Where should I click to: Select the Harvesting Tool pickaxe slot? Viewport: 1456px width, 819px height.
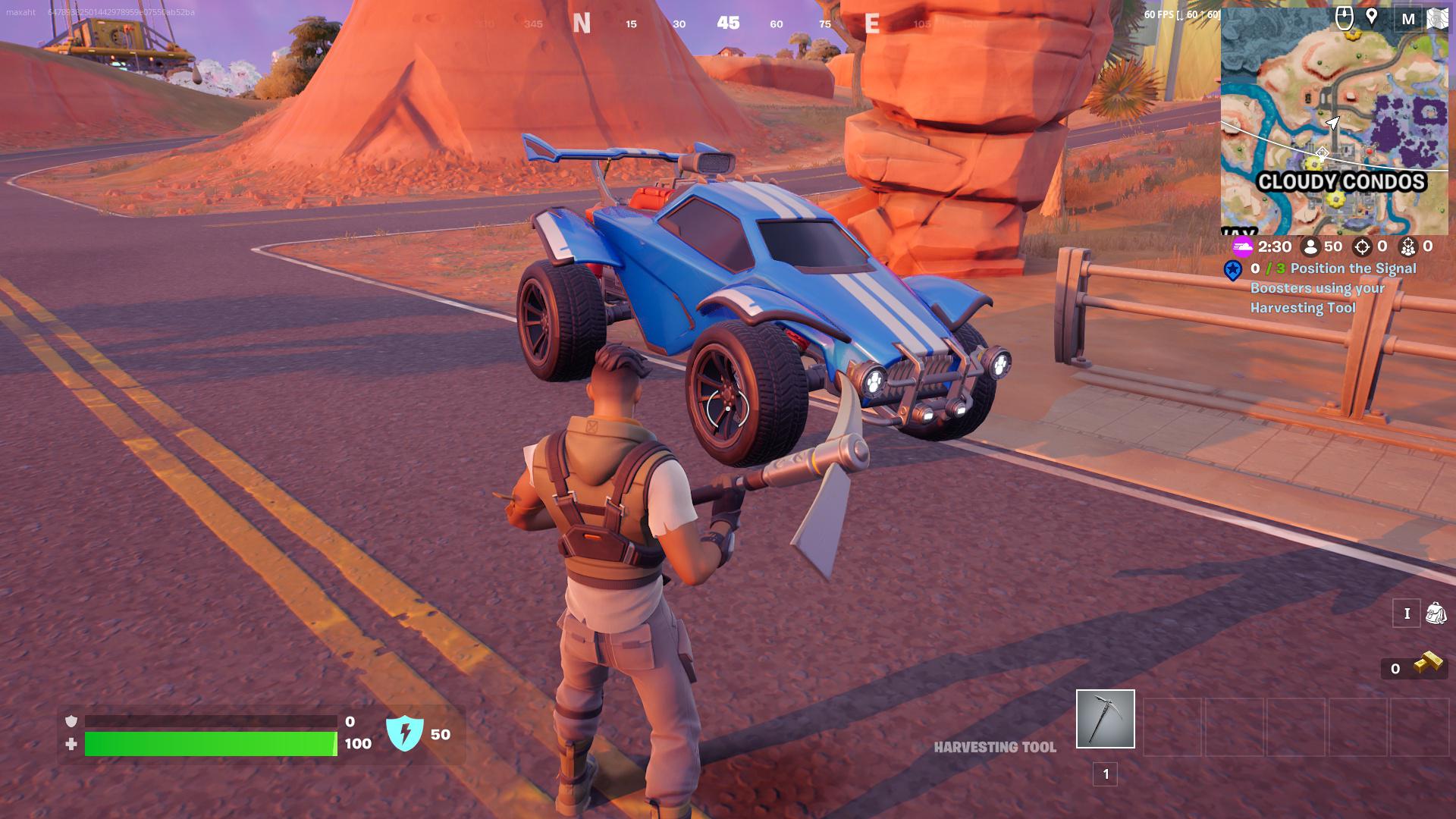pos(1105,718)
